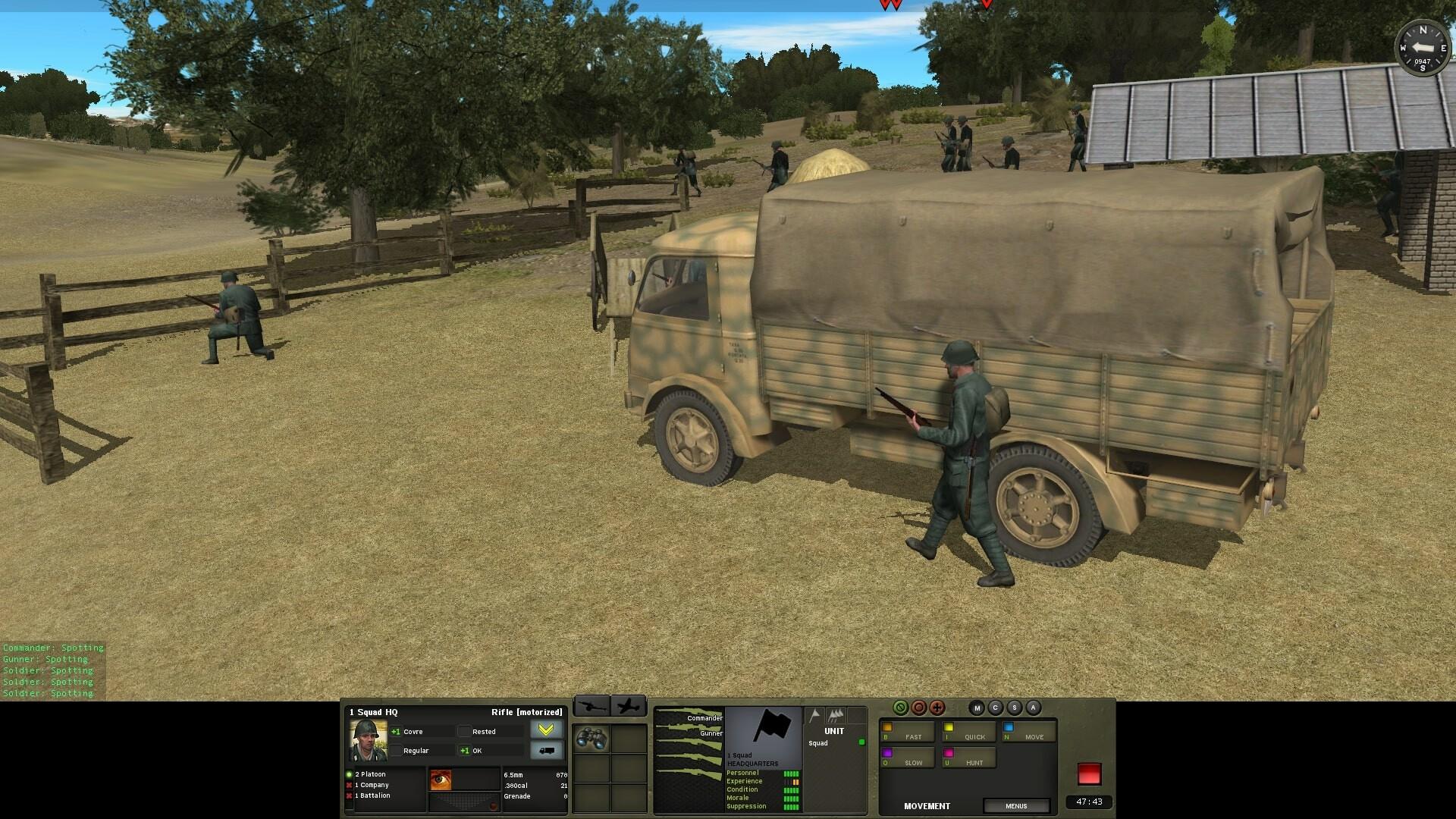This screenshot has width=1456, height=819.
Task: Click the red cross medic icon
Action: pos(937,708)
